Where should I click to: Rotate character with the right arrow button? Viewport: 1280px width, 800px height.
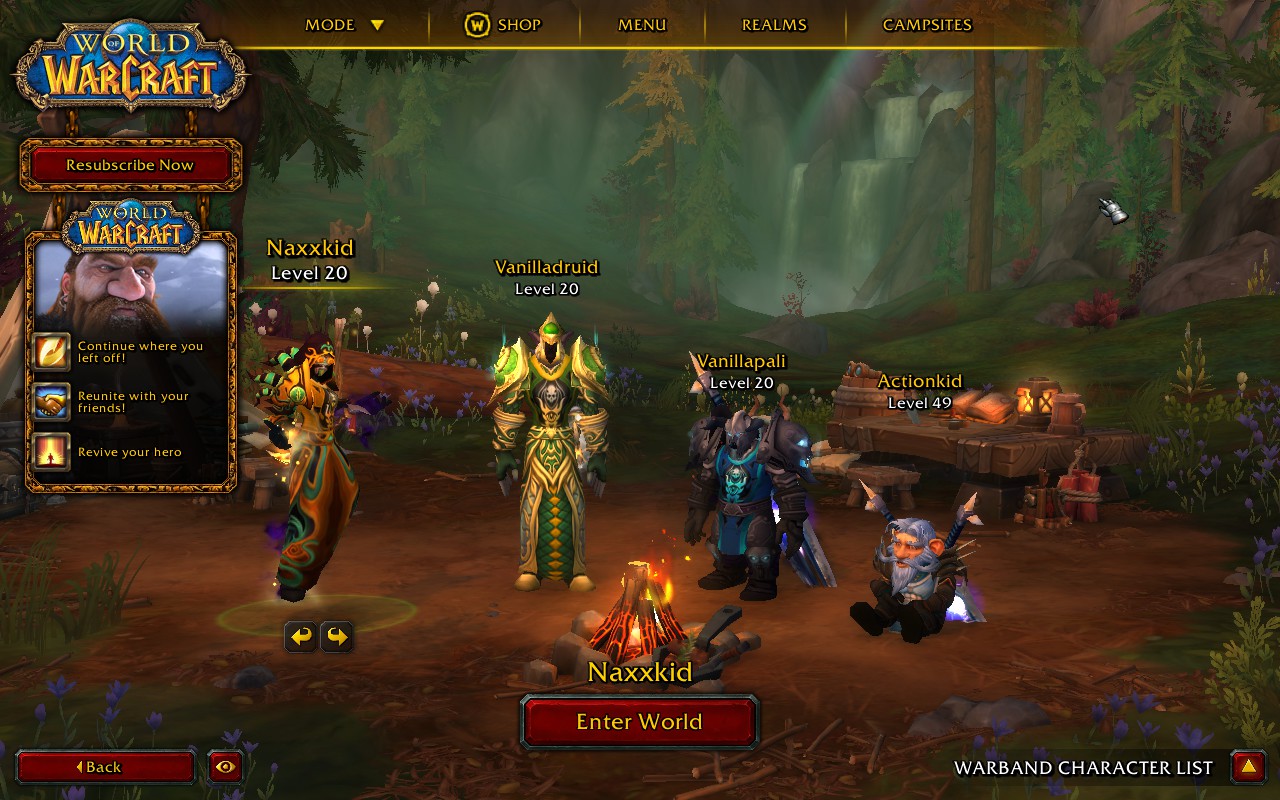[336, 636]
